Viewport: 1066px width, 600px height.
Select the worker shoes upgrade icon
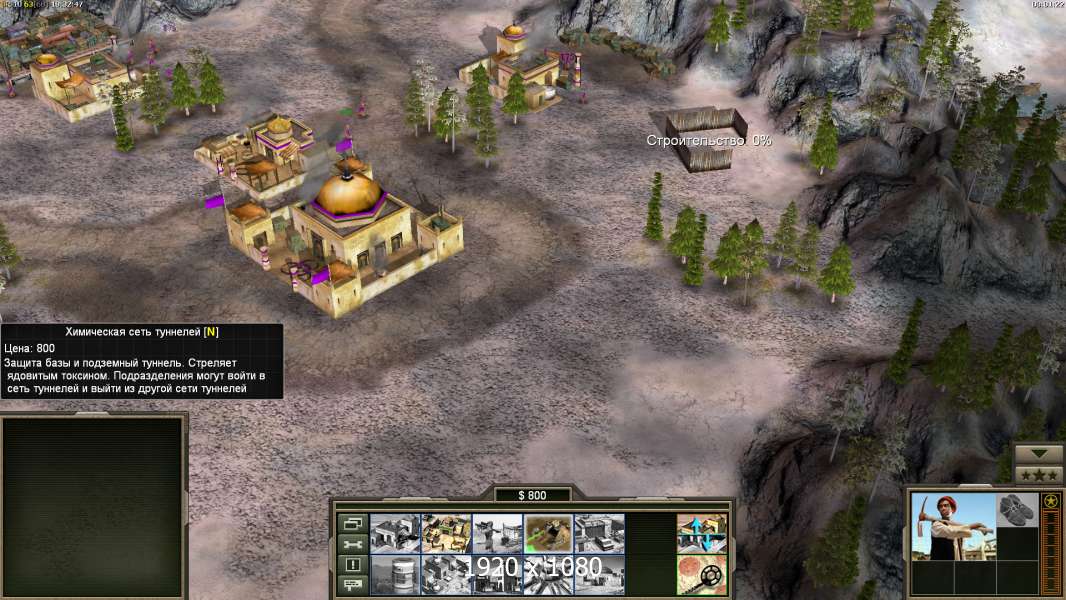[1018, 508]
